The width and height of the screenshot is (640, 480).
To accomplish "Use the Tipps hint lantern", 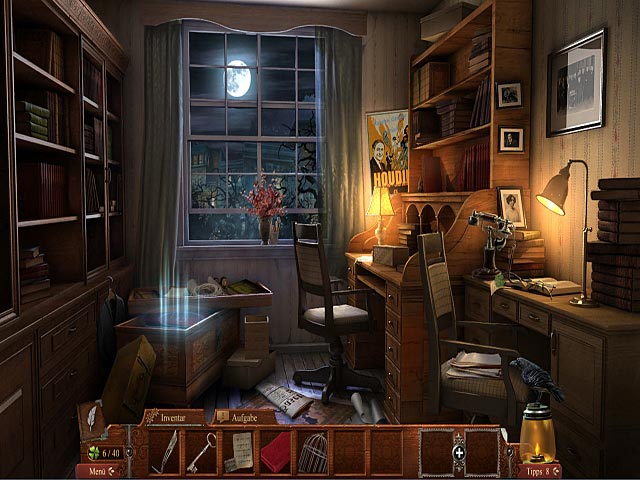I will [536, 445].
